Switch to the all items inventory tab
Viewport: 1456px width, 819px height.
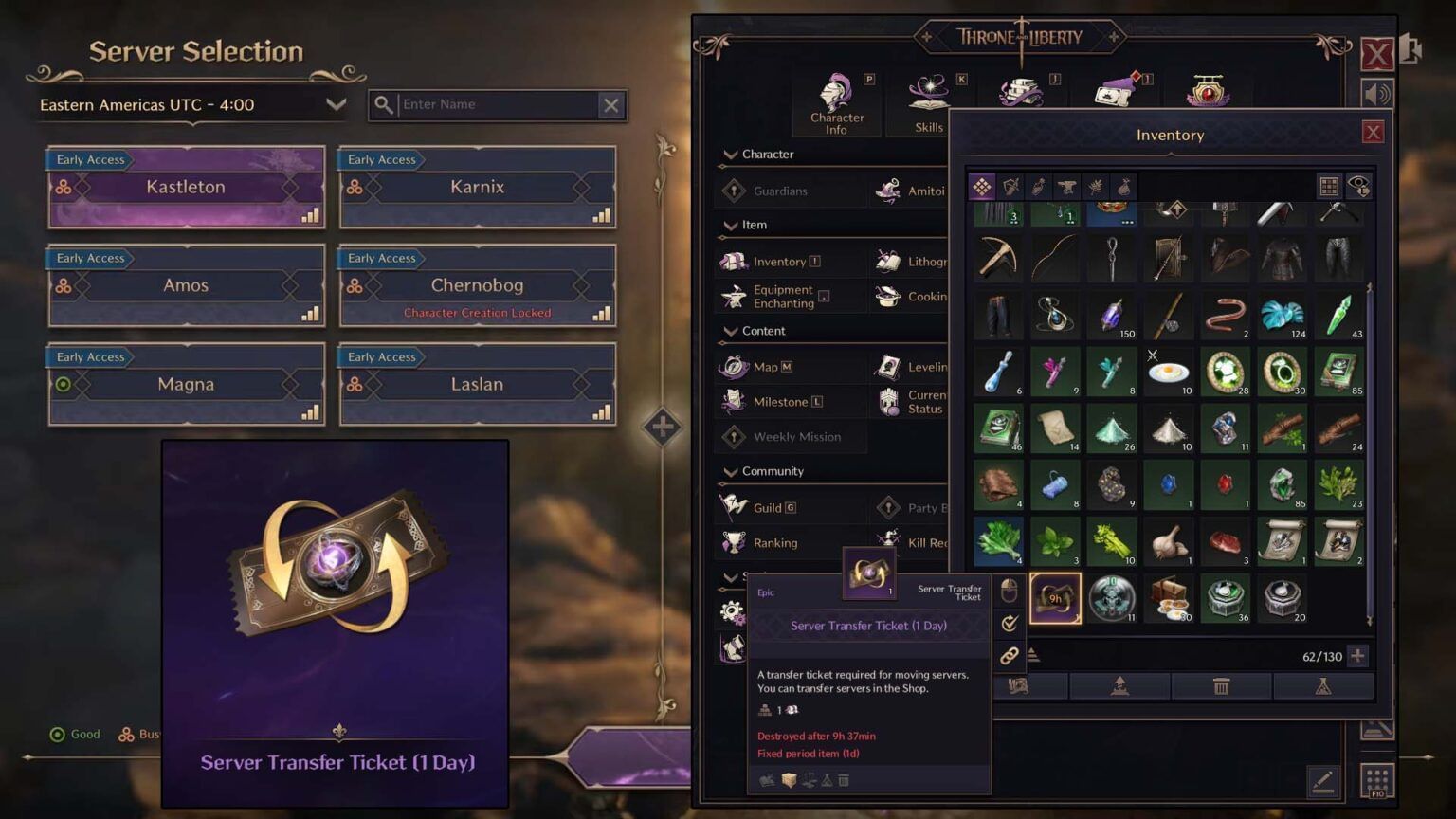tap(982, 187)
